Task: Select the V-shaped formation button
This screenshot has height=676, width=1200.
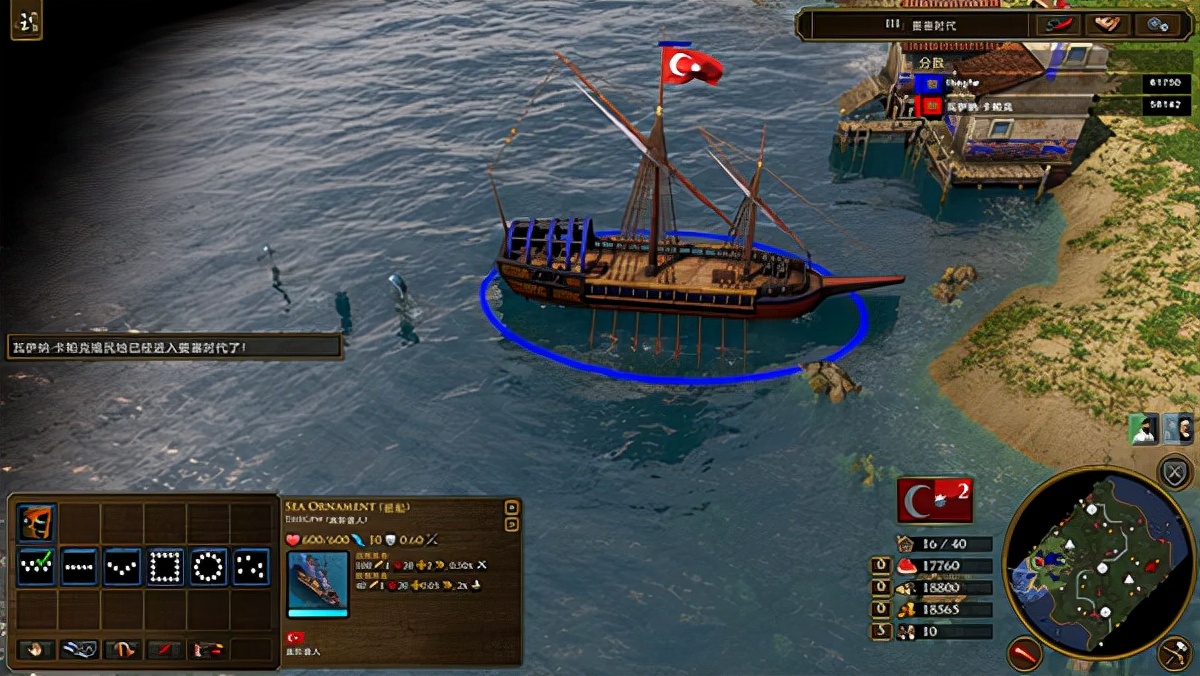Action: (x=123, y=567)
